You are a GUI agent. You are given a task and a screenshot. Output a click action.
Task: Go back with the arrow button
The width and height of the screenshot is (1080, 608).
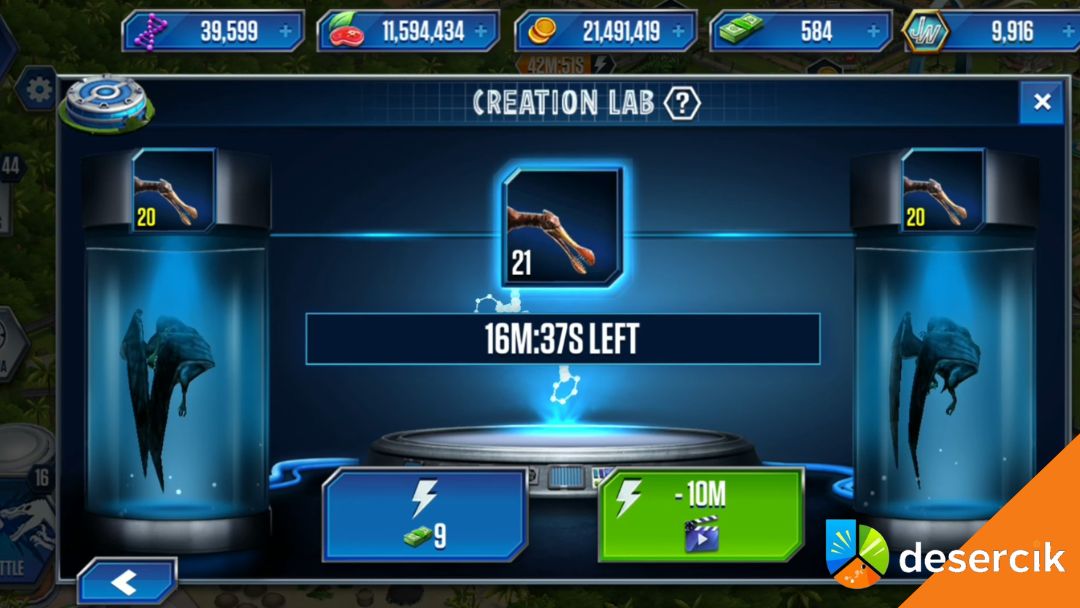[125, 583]
